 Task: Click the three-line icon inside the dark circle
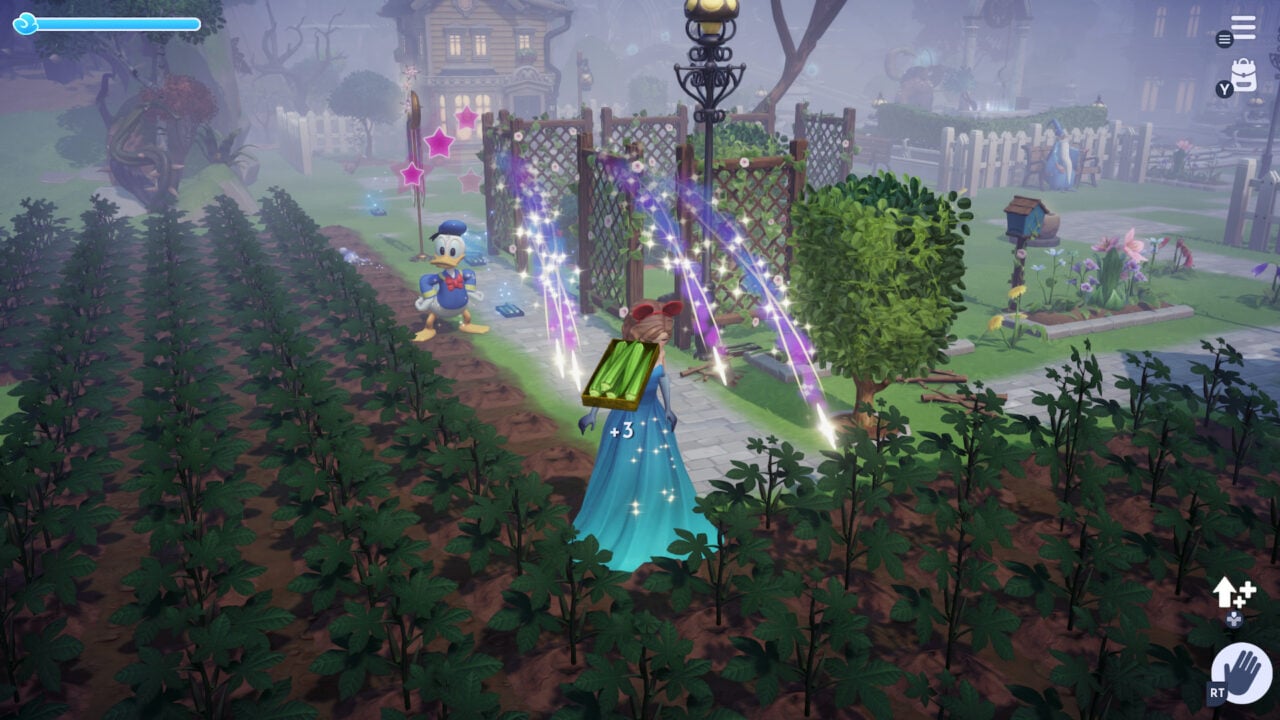1225,40
